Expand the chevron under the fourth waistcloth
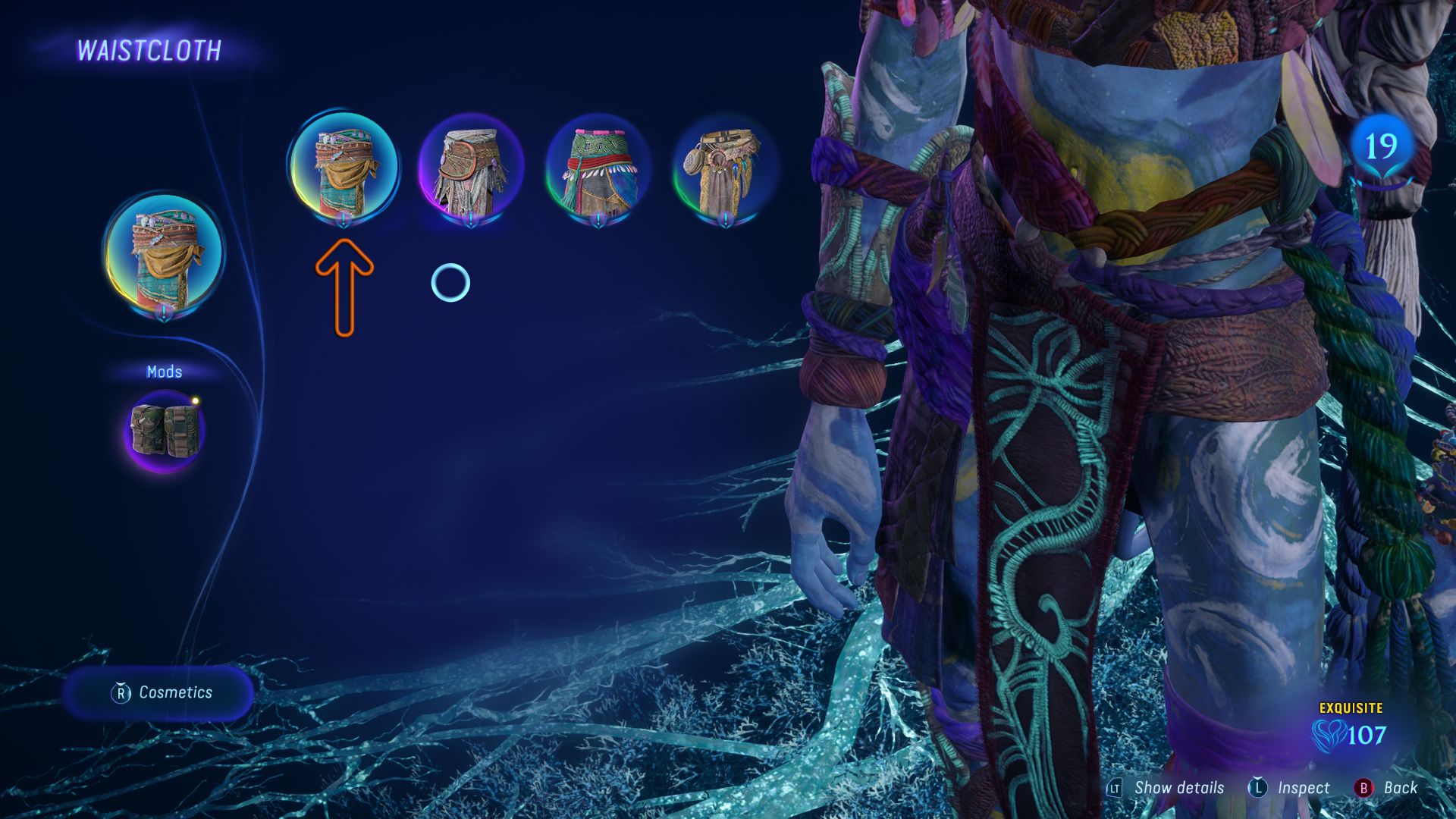Viewport: 1456px width, 819px height. point(724,218)
